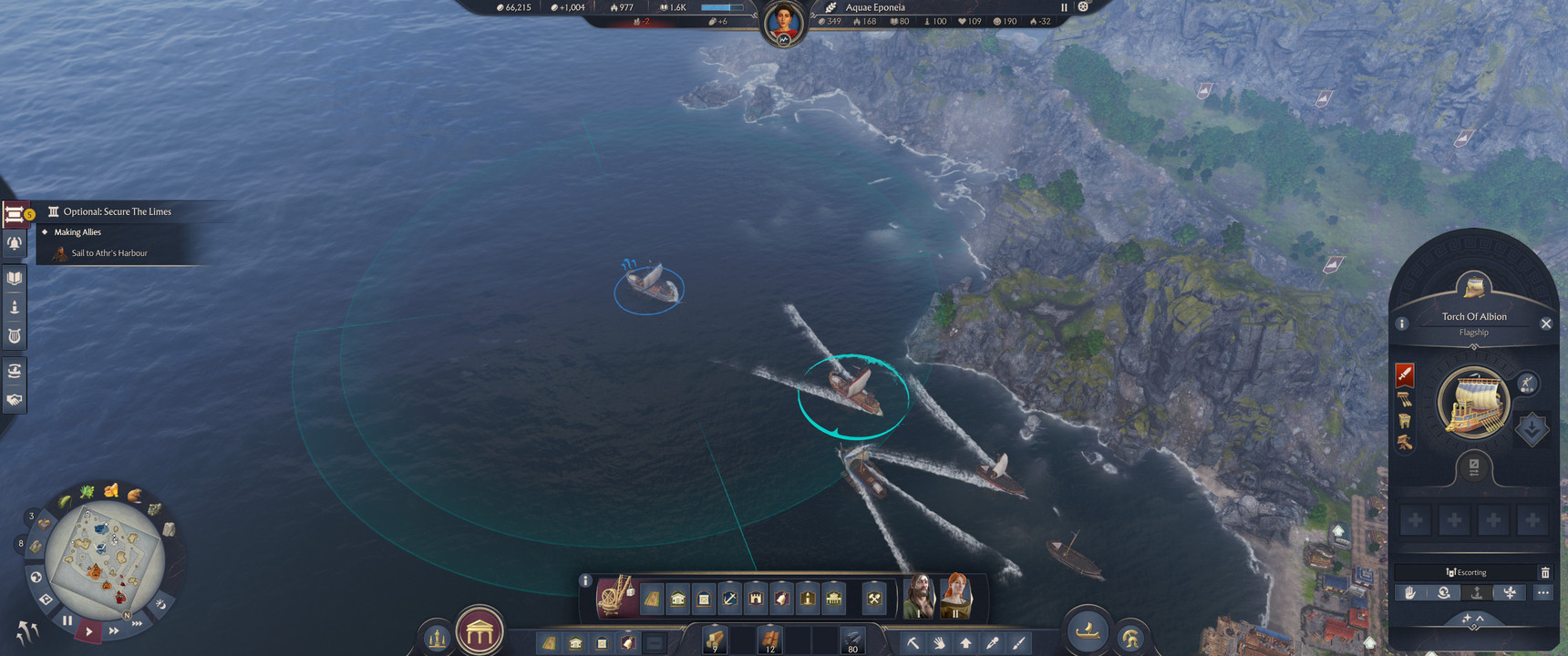Choose the red-haired woman population tier II
Screen dimensions: 1568x656
click(x=955, y=597)
